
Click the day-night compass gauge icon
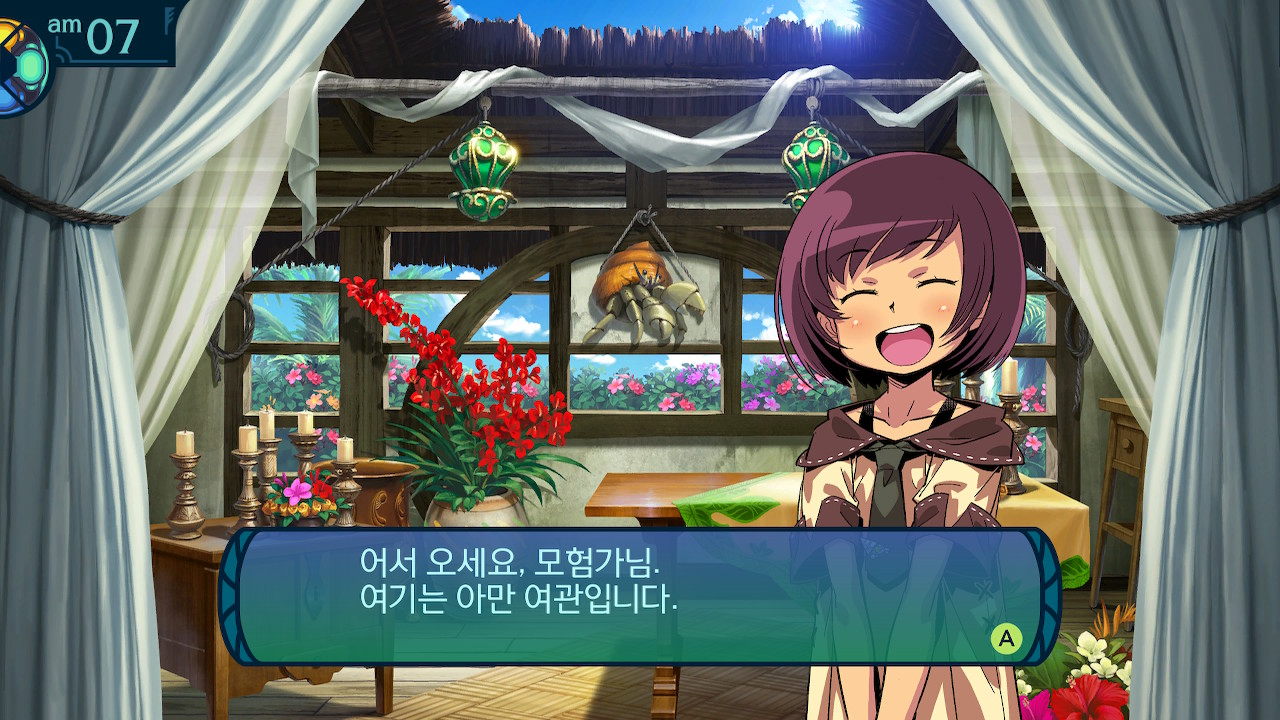22,60
